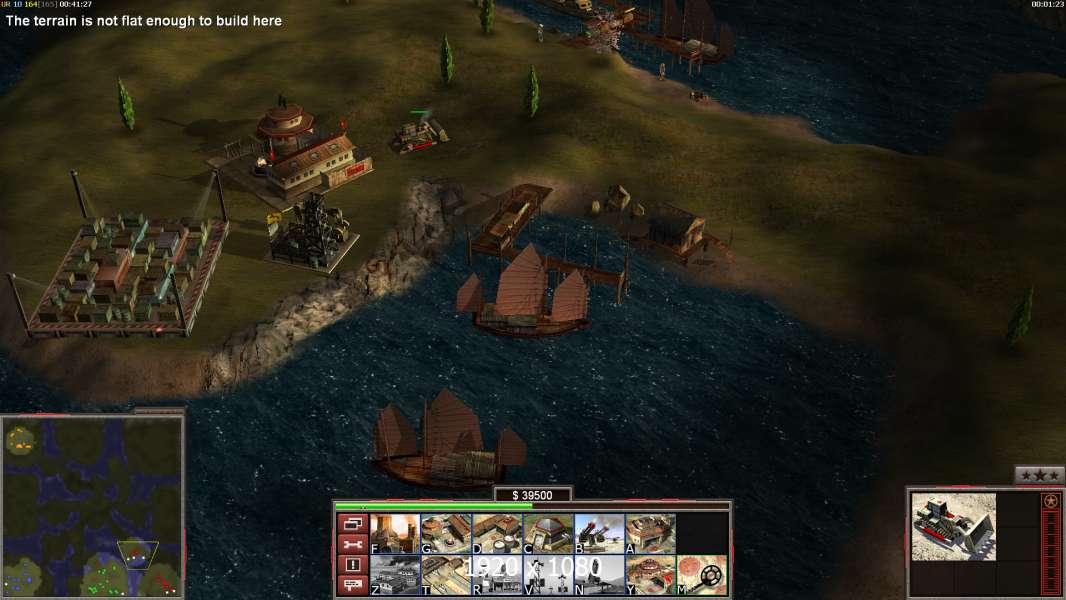Choose the War Factory build icon A
The image size is (1066, 600).
[x=650, y=533]
